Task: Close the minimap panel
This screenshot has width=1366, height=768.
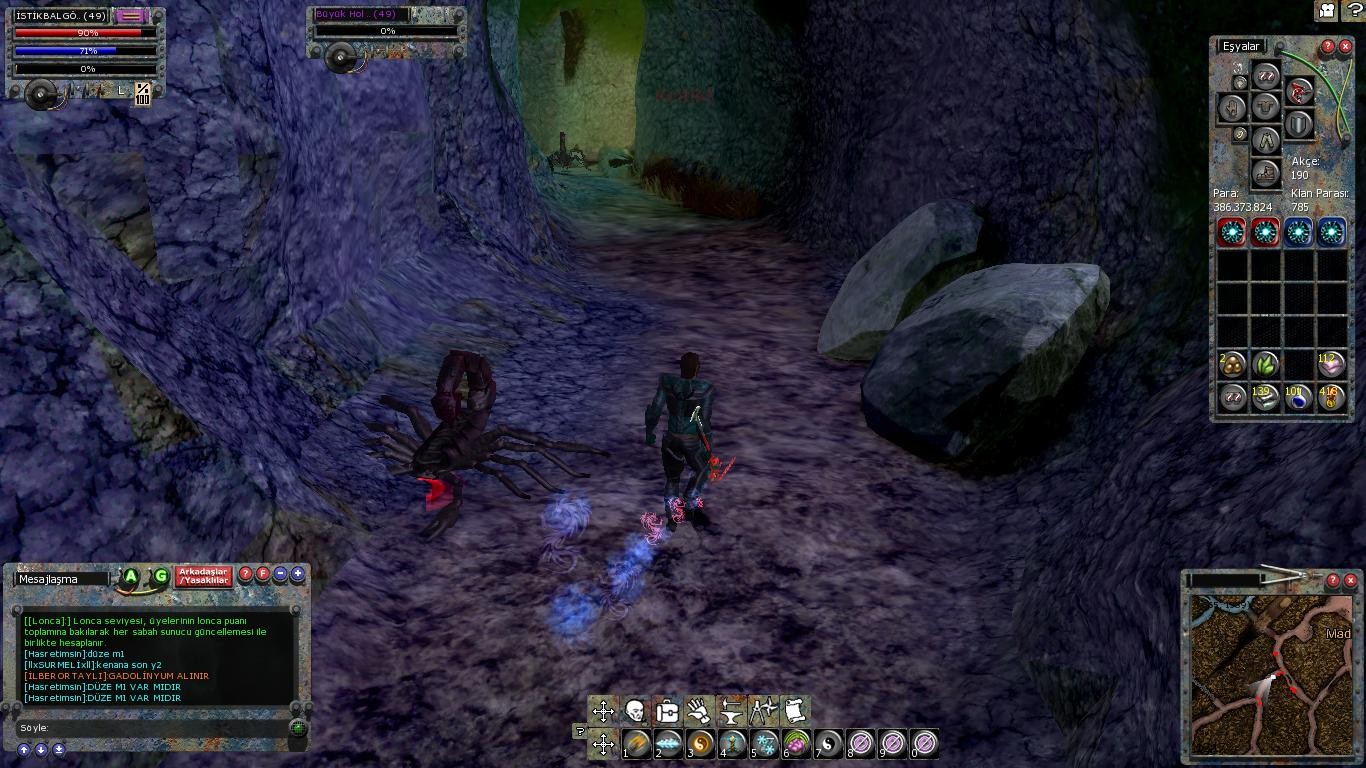Action: click(x=1351, y=580)
